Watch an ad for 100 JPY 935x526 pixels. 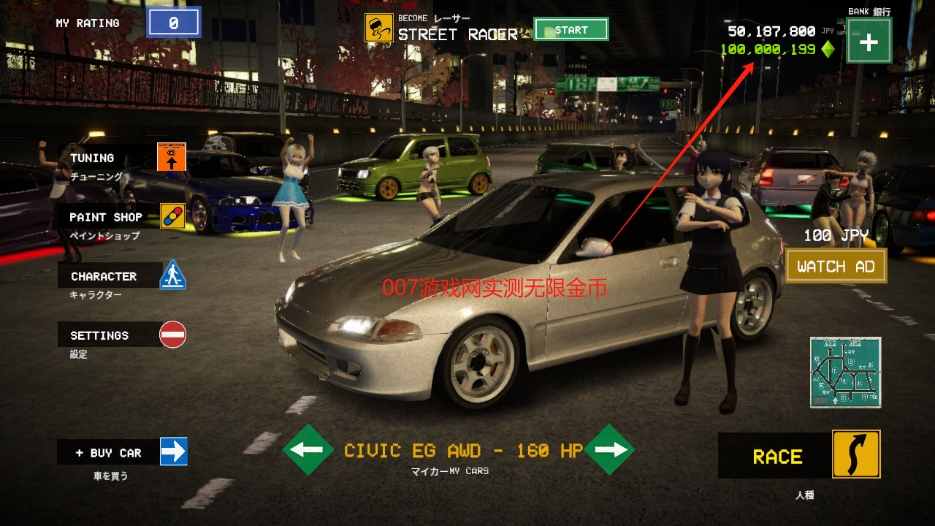pyautogui.click(x=836, y=266)
